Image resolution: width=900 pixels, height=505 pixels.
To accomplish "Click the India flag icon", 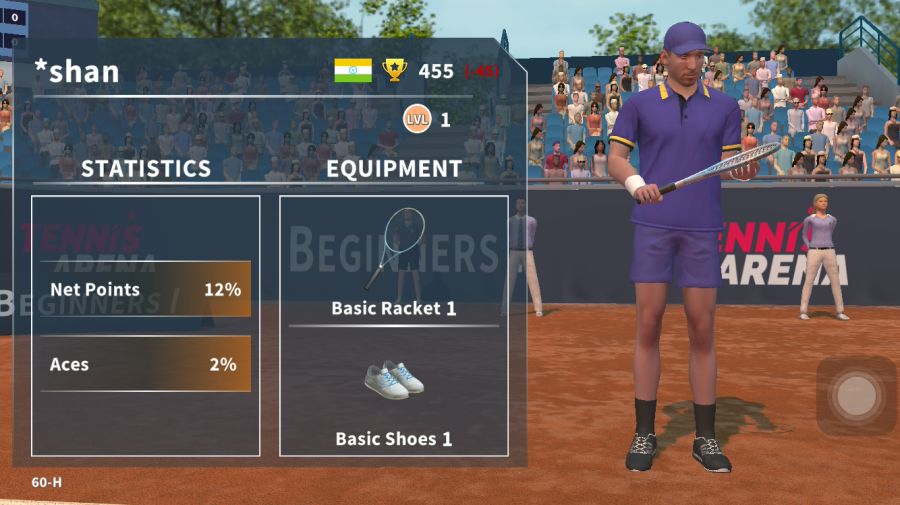I will [353, 70].
